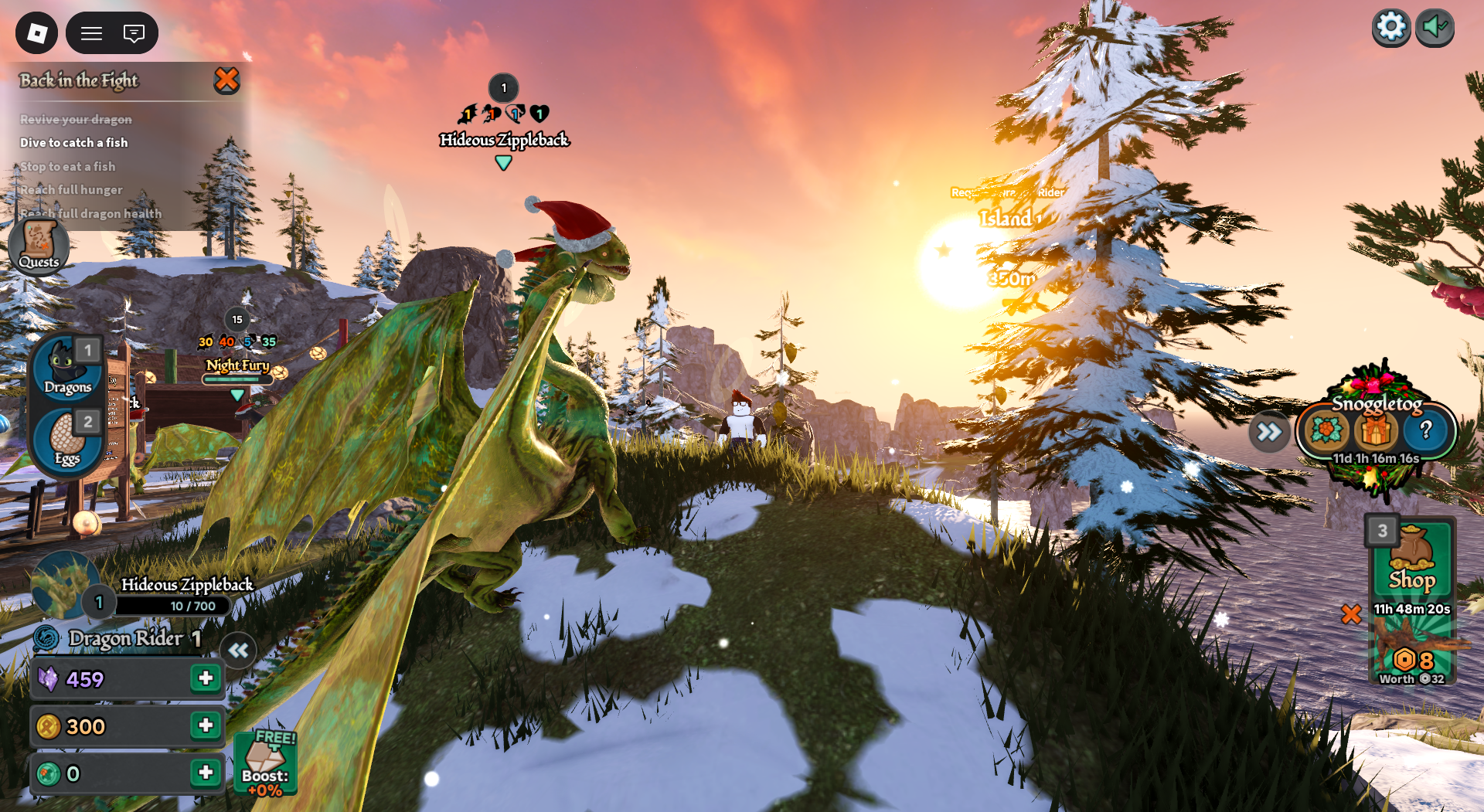
Task: Collapse the currency panel with left arrows
Action: [x=238, y=651]
